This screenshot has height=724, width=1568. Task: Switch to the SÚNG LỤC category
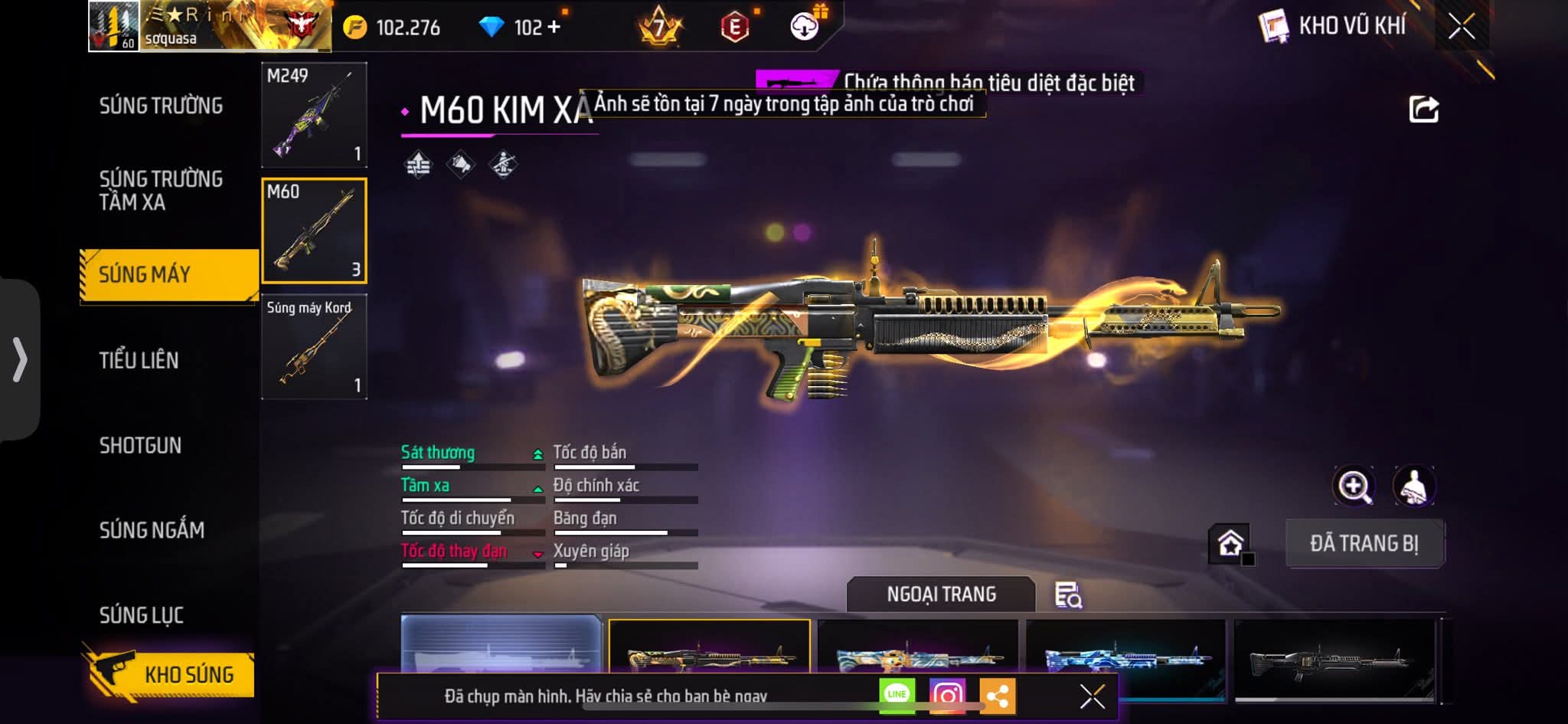click(142, 614)
